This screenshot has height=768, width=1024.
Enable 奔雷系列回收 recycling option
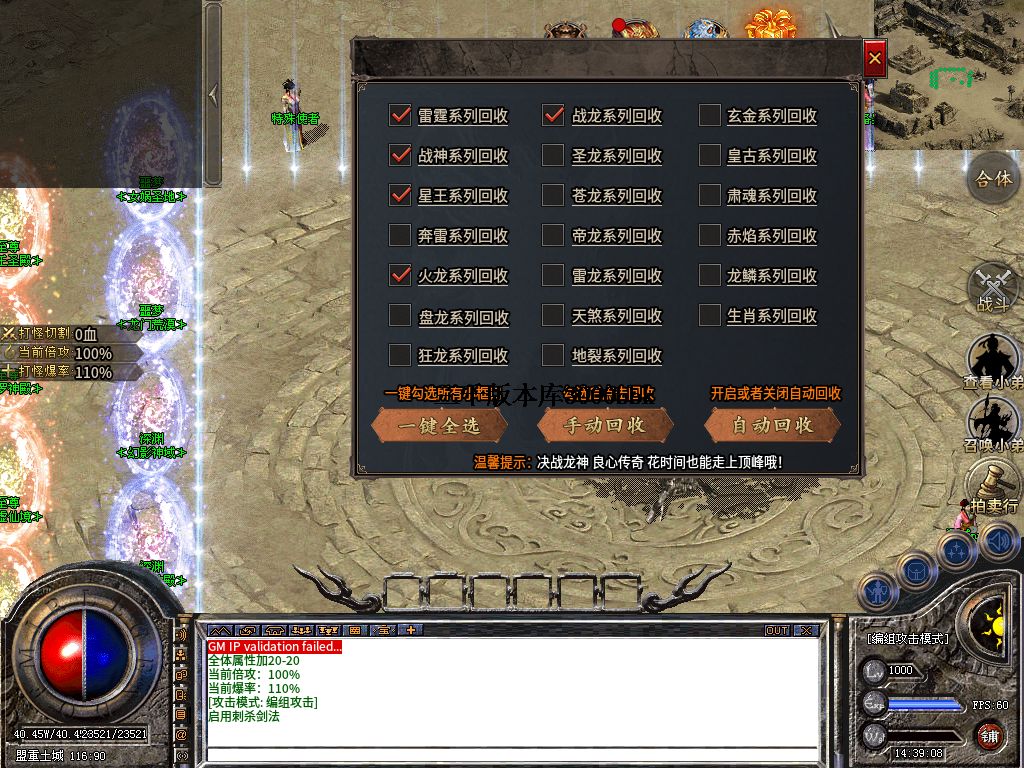tap(400, 235)
